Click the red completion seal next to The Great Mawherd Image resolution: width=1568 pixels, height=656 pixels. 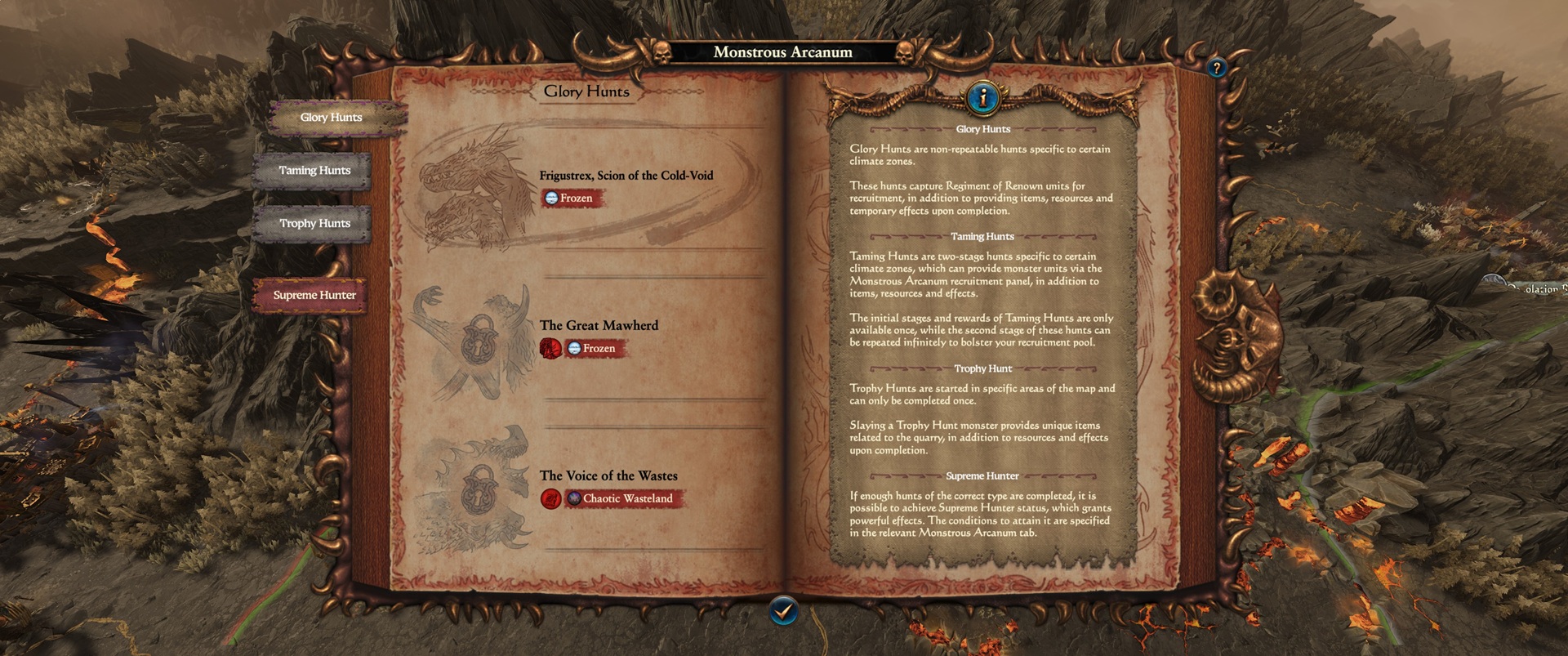click(551, 348)
